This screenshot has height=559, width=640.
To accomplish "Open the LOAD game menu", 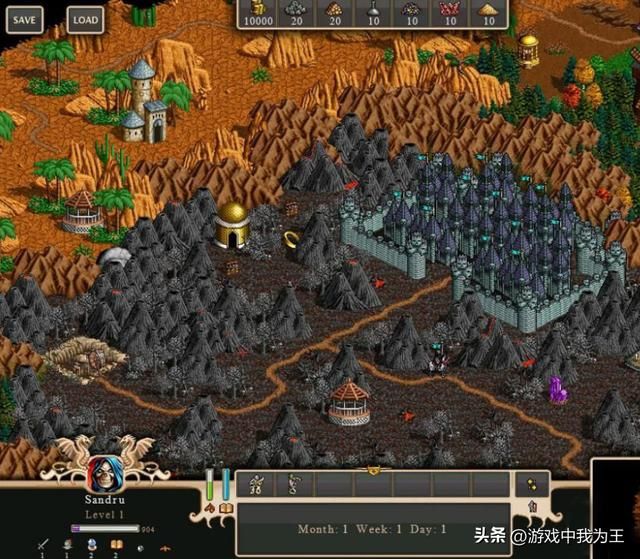I will tap(86, 19).
